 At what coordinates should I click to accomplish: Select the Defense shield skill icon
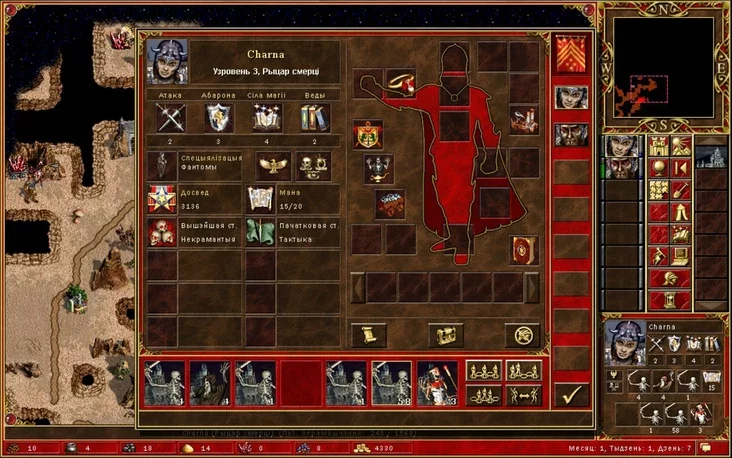[x=217, y=119]
